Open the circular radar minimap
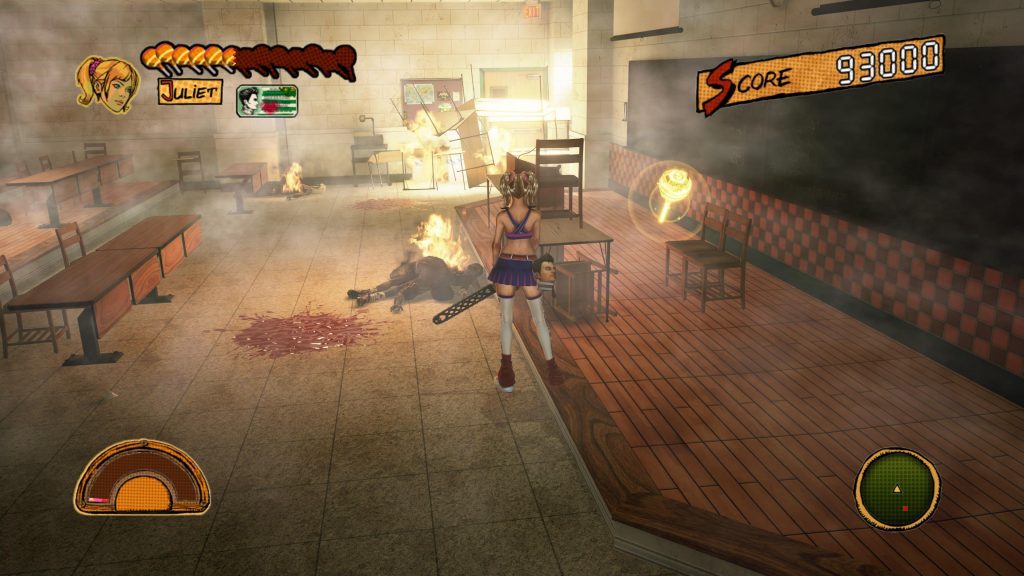The width and height of the screenshot is (1024, 576). point(897,489)
